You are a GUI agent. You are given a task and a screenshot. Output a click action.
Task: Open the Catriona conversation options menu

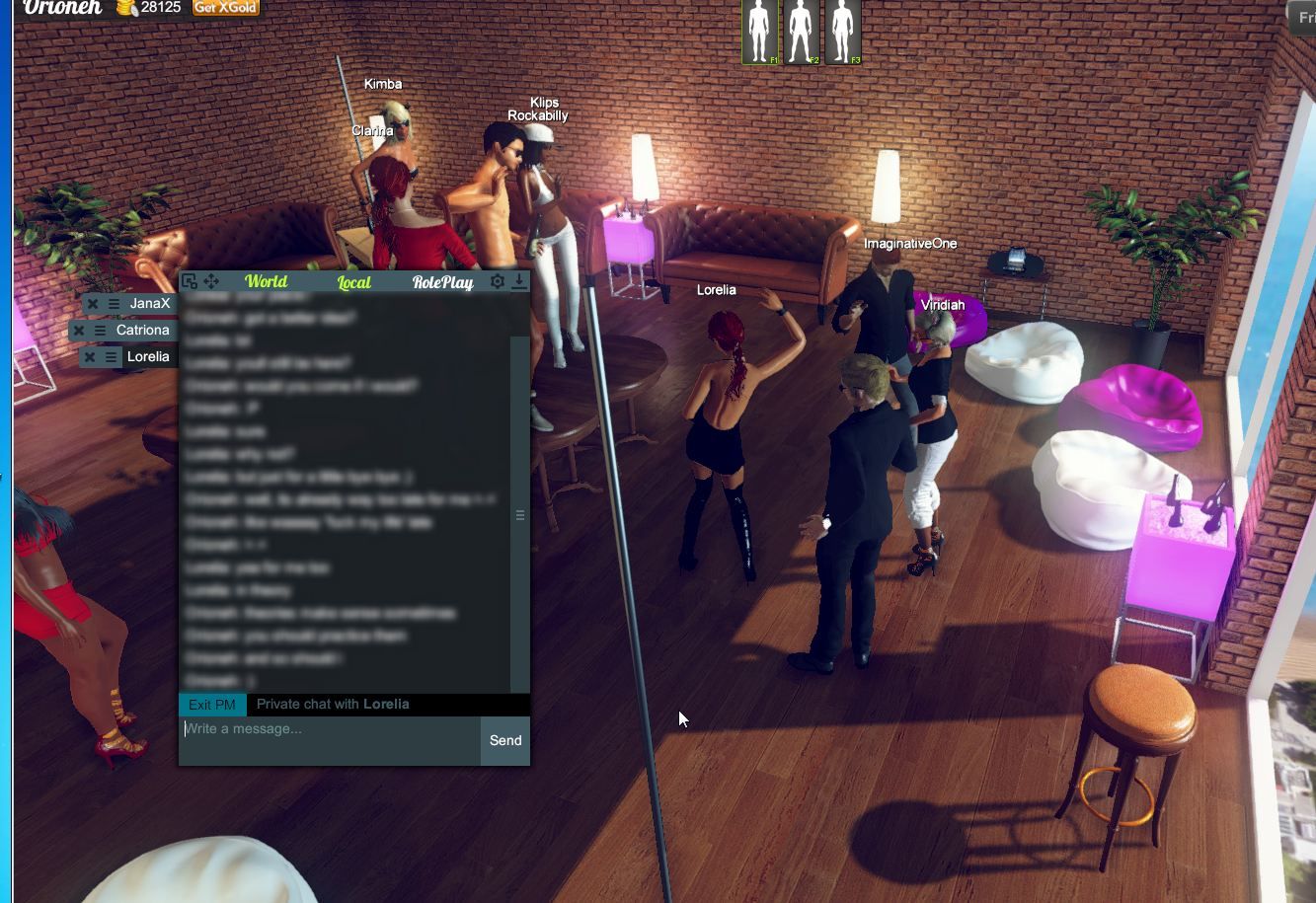99,330
